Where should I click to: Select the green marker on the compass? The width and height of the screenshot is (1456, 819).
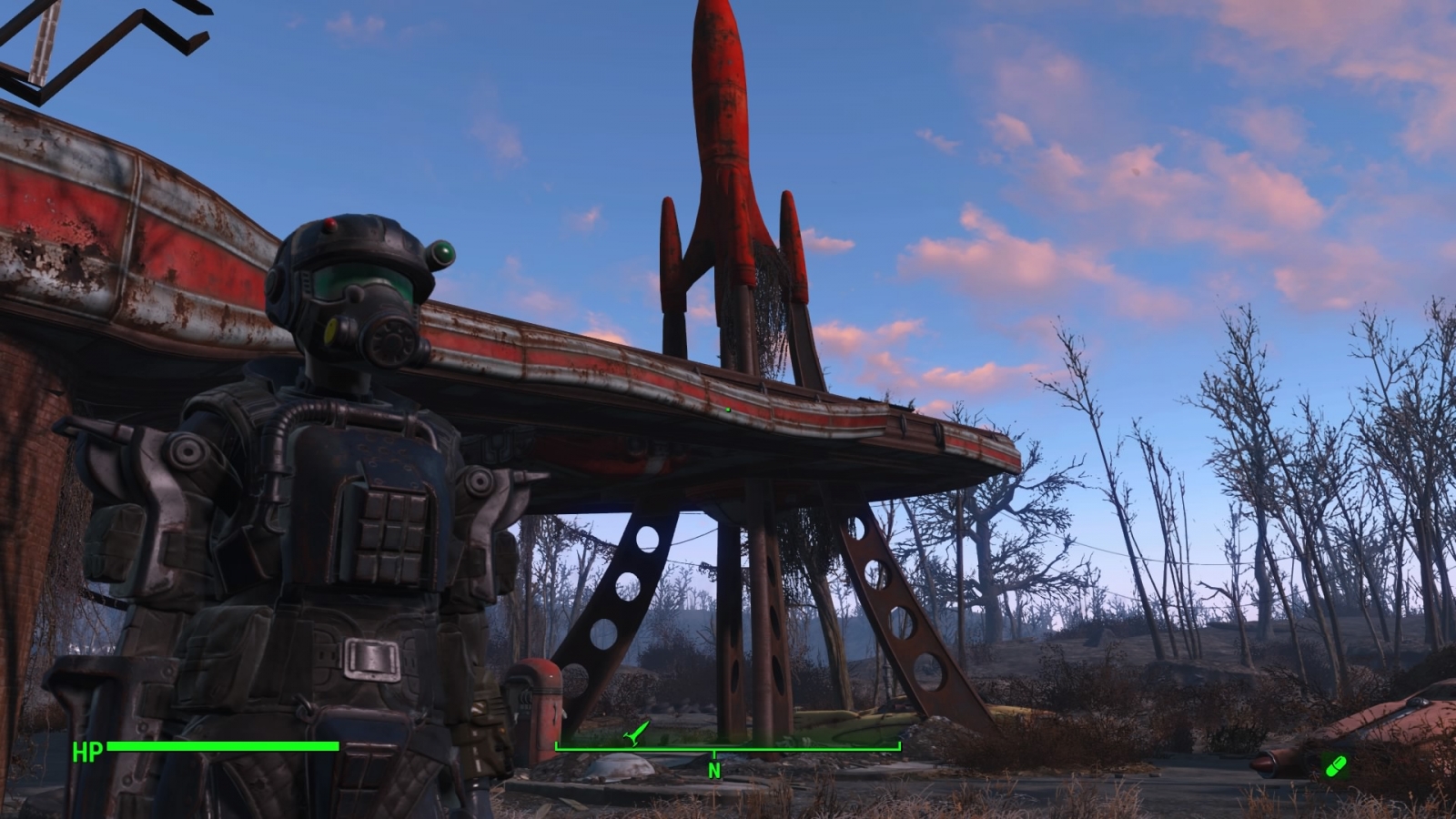coord(636,733)
